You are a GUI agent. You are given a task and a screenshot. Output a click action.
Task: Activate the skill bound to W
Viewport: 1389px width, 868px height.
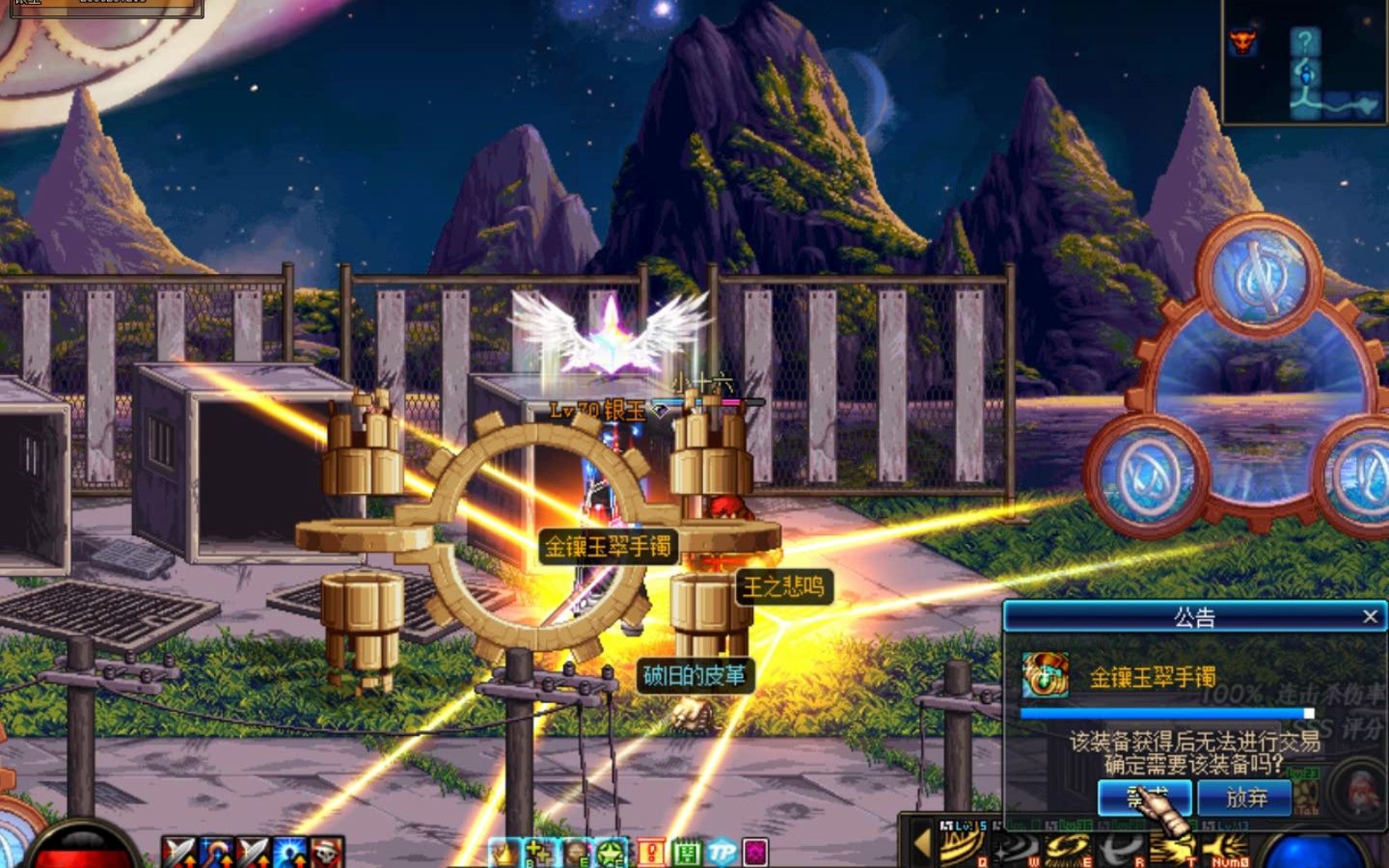click(x=1014, y=847)
